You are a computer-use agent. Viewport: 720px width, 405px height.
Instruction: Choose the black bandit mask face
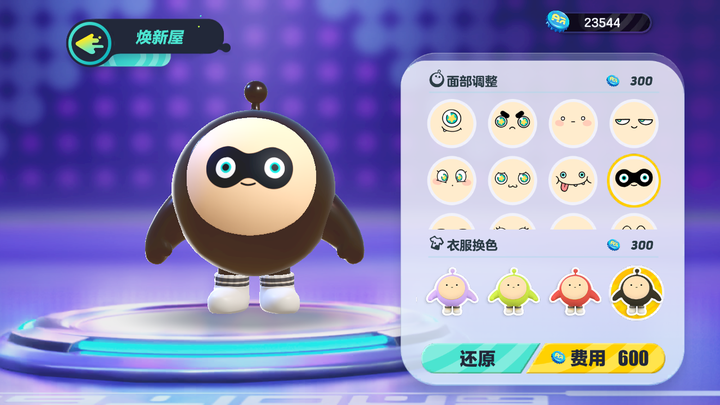(634, 181)
